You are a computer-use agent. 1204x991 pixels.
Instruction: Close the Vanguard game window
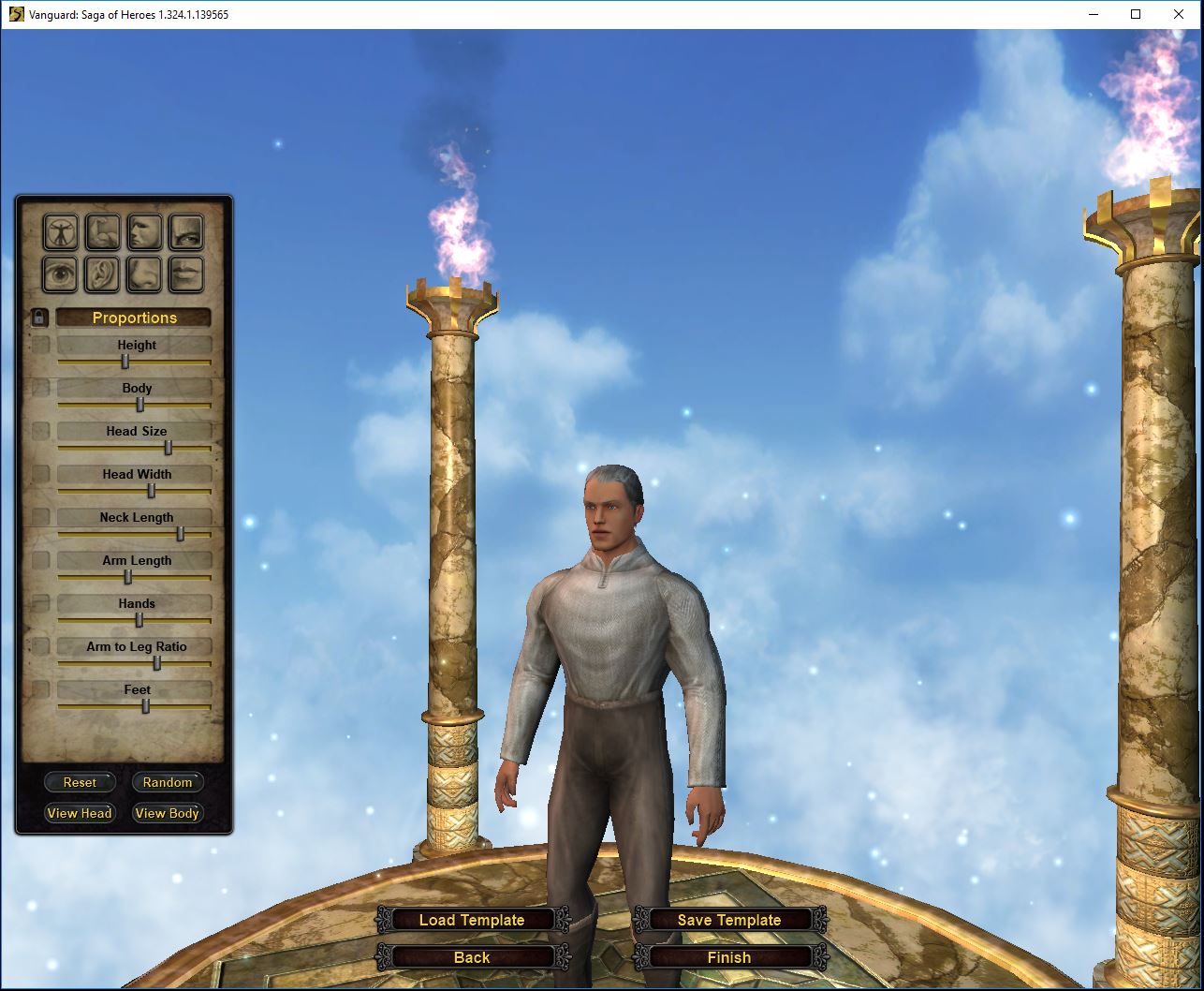pyautogui.click(x=1179, y=14)
